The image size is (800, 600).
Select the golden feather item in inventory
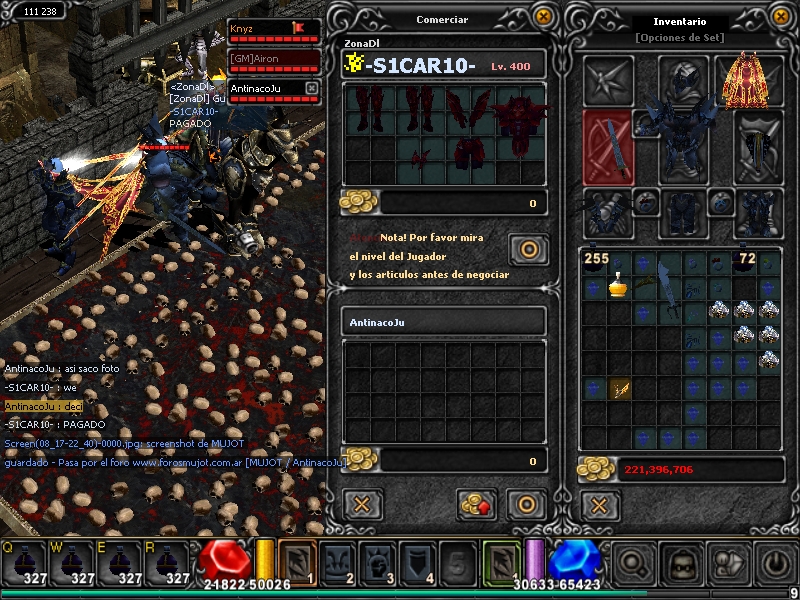[619, 388]
